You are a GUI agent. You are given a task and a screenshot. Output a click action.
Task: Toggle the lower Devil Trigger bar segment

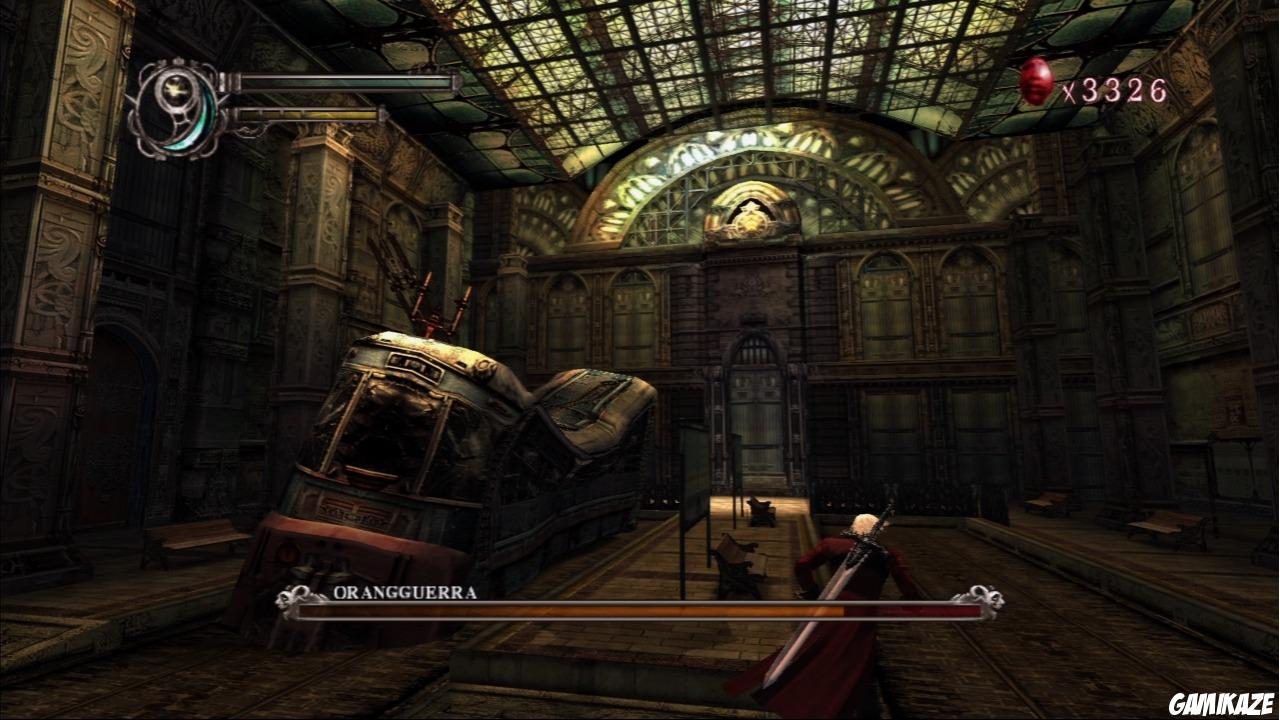click(x=310, y=116)
